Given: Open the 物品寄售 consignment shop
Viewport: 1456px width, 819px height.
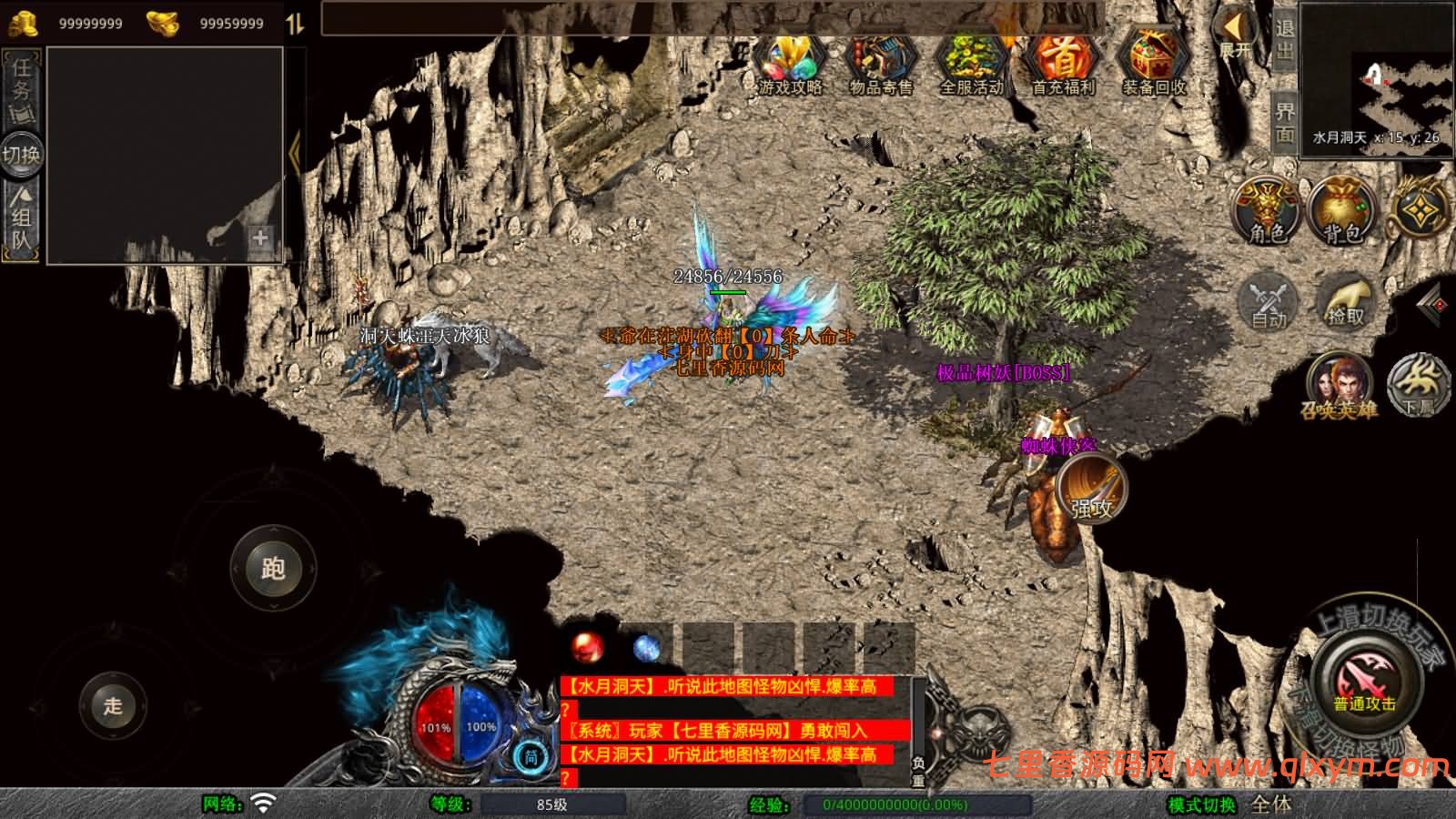Looking at the screenshot, I should click(x=880, y=62).
